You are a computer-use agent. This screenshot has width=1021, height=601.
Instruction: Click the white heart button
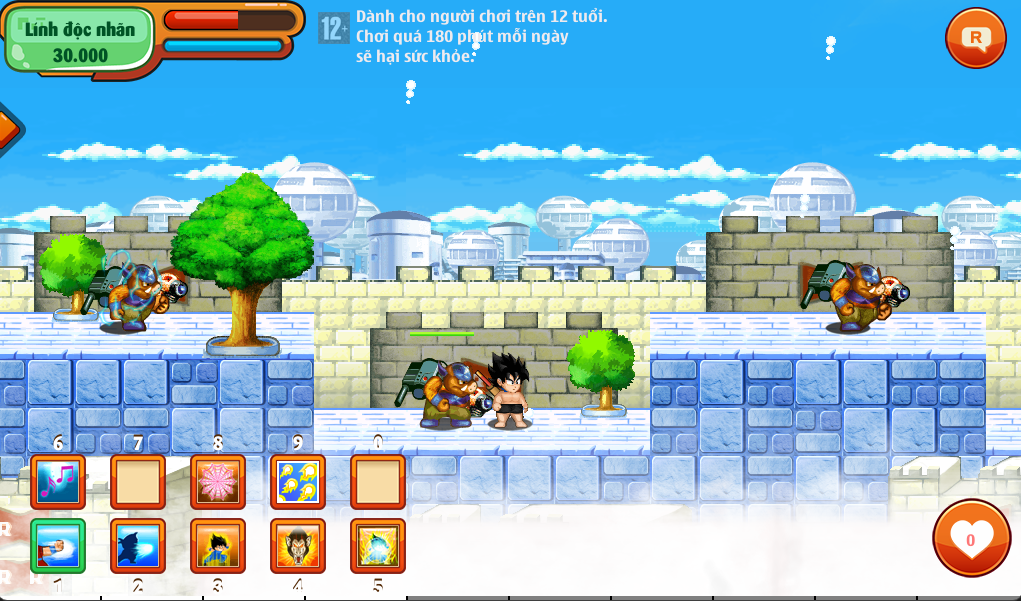click(x=970, y=538)
